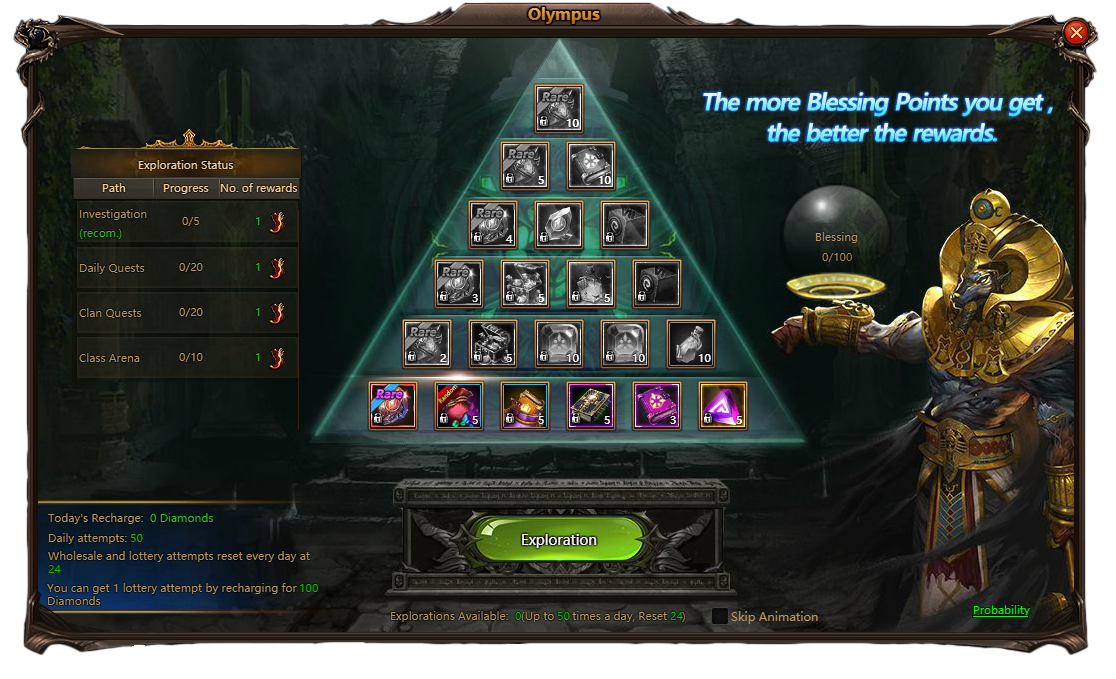The image size is (1116, 679).
Task: Select the purple spellbook reward
Action: pos(657,405)
